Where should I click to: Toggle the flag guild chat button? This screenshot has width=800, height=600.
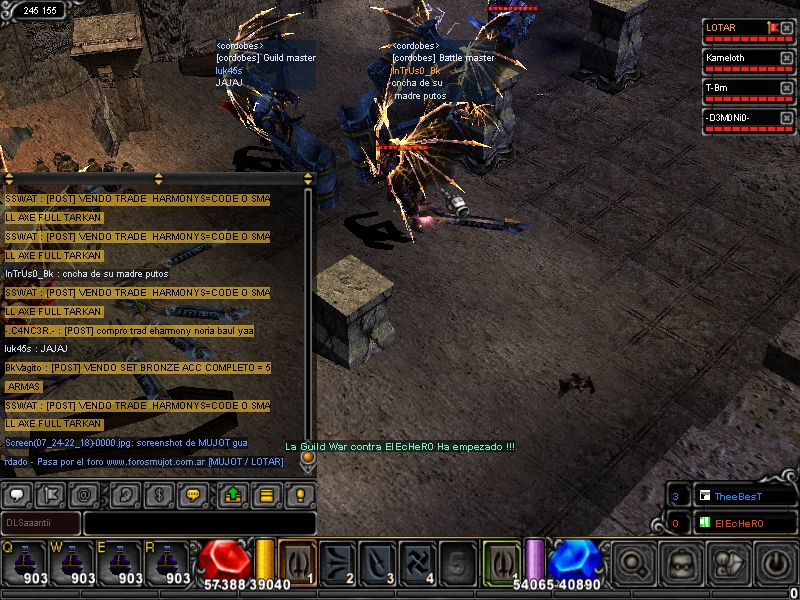(x=51, y=494)
